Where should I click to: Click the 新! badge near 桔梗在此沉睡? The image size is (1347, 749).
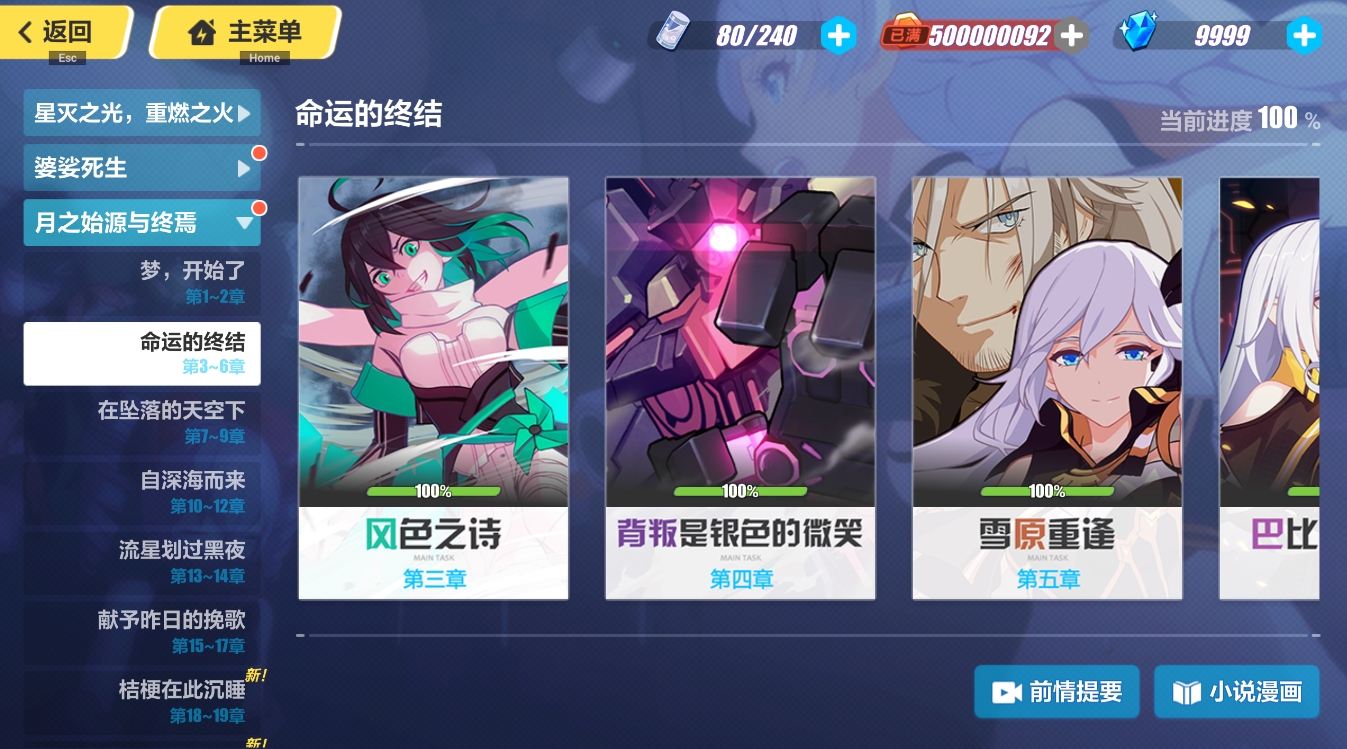coord(258,675)
